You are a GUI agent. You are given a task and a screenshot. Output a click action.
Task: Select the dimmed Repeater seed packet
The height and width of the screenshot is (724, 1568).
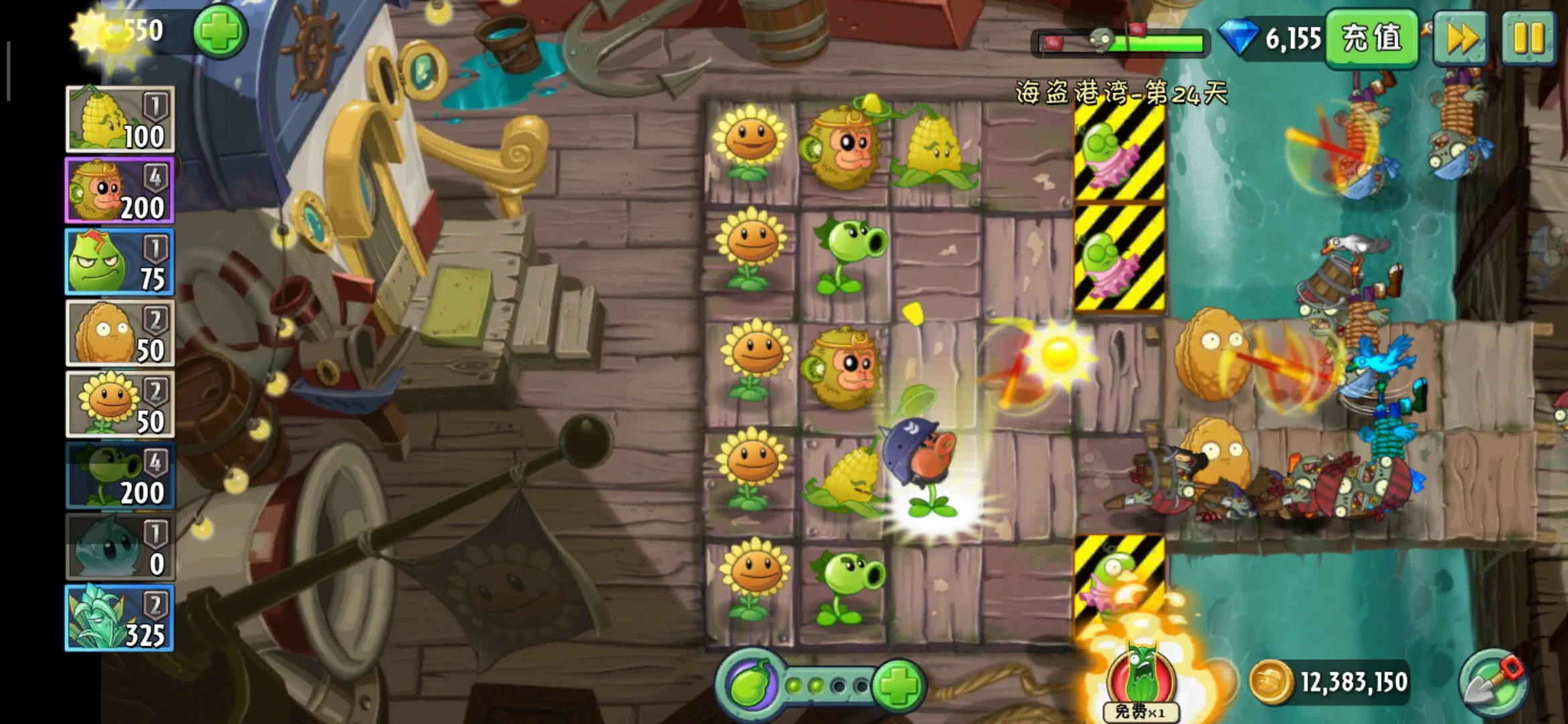120,476
